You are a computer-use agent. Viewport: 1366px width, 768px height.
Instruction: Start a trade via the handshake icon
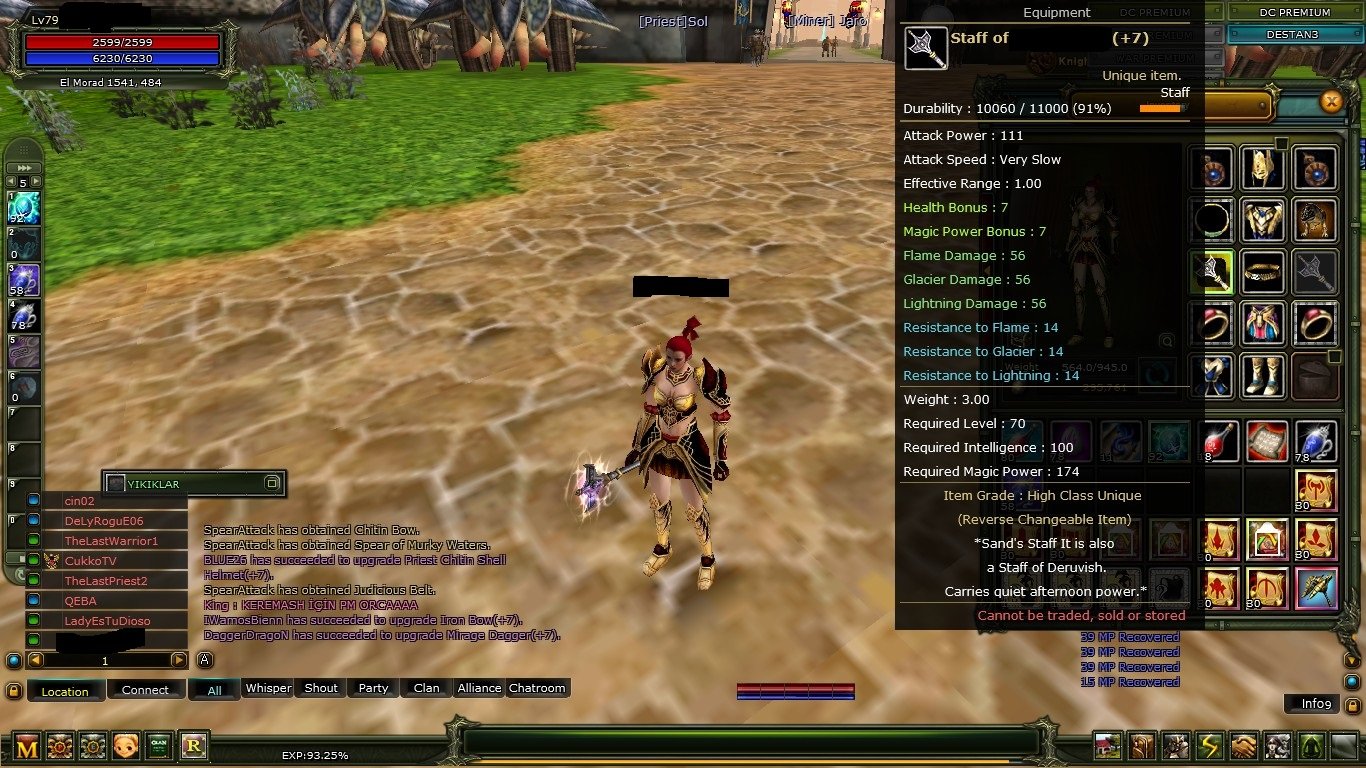tap(1243, 747)
